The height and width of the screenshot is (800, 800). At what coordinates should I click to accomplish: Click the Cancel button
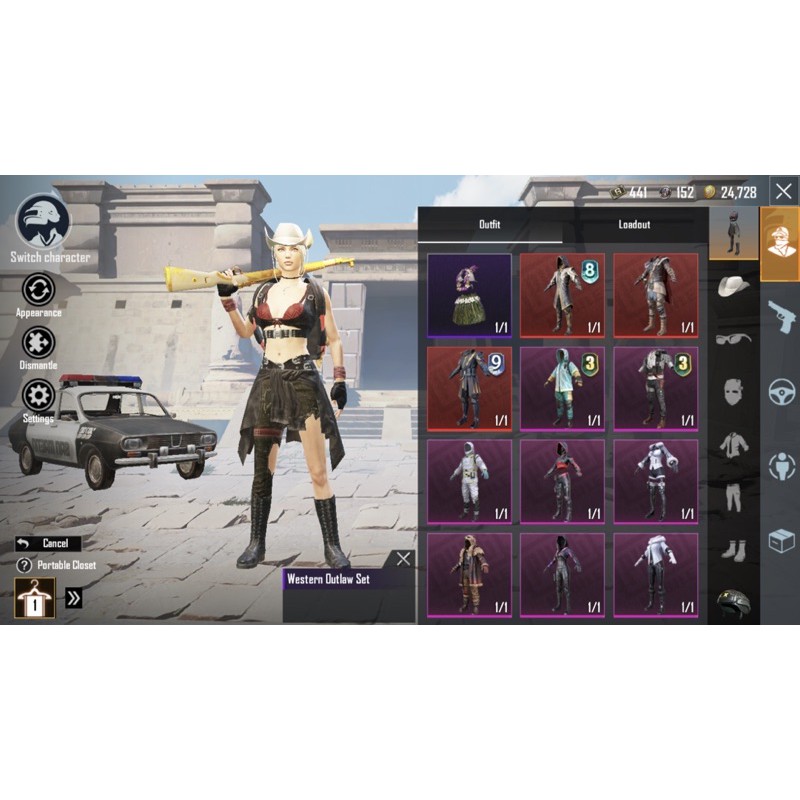48,543
